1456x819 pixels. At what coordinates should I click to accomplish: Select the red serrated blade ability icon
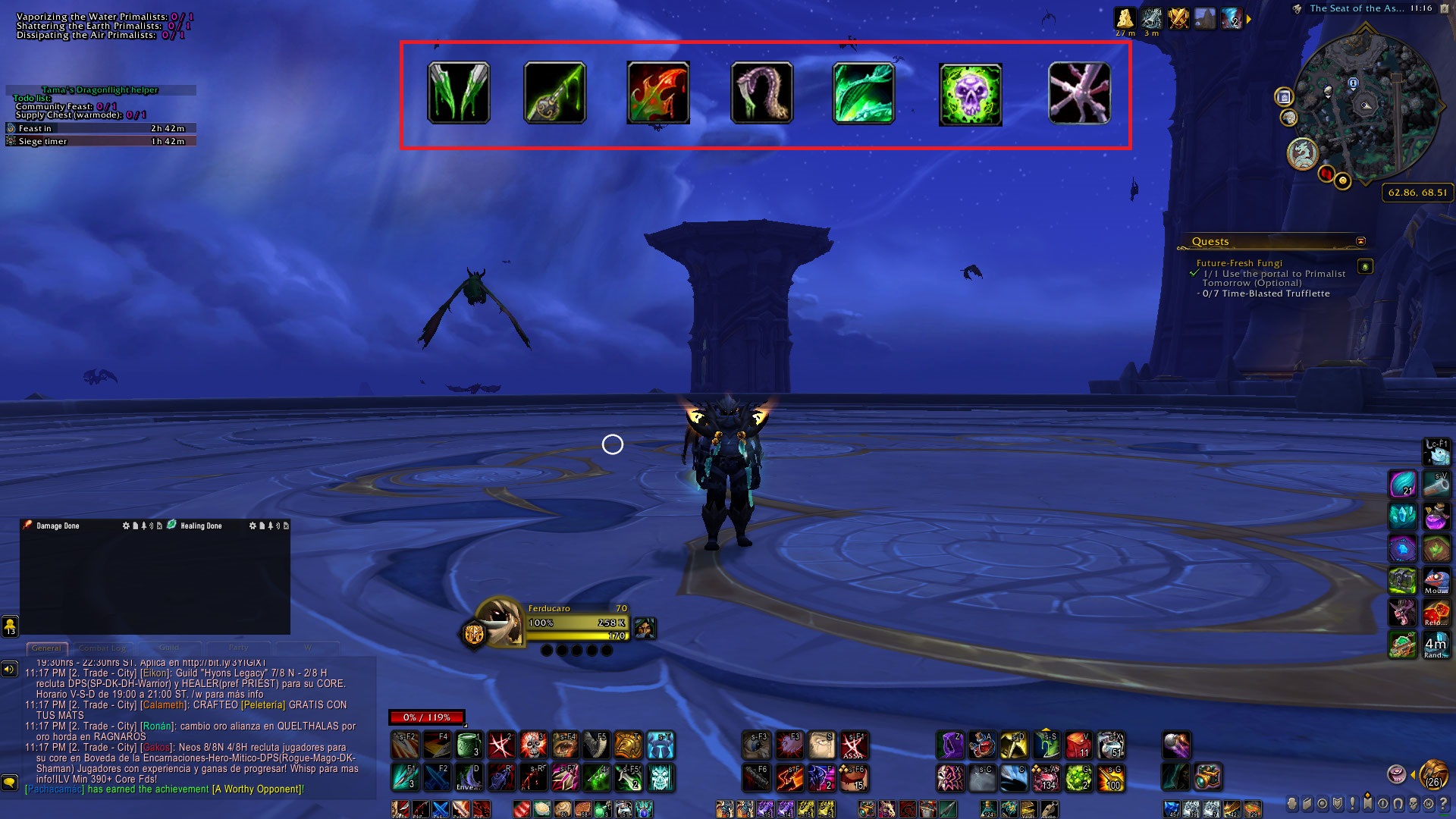[x=658, y=93]
